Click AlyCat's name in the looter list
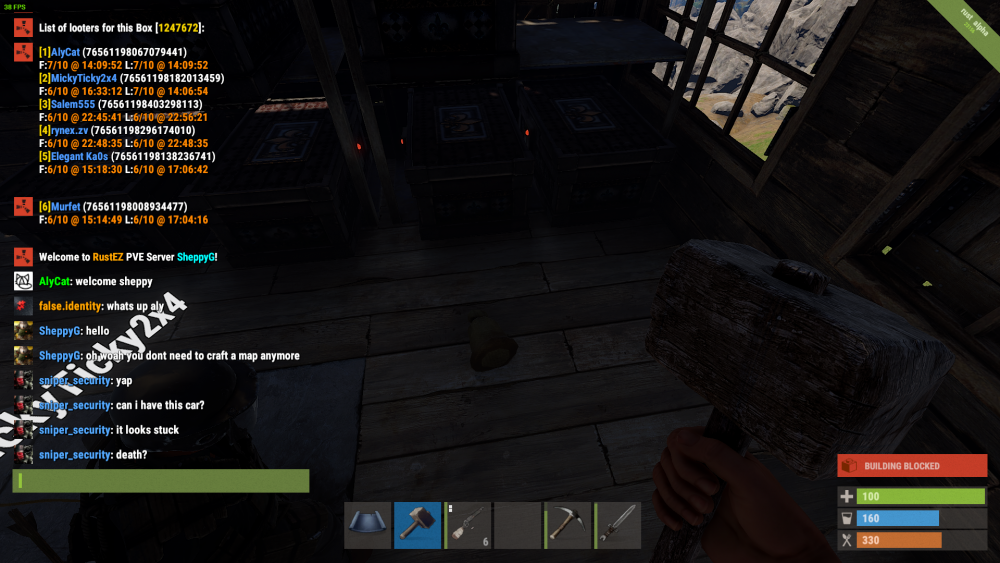 pyautogui.click(x=65, y=52)
